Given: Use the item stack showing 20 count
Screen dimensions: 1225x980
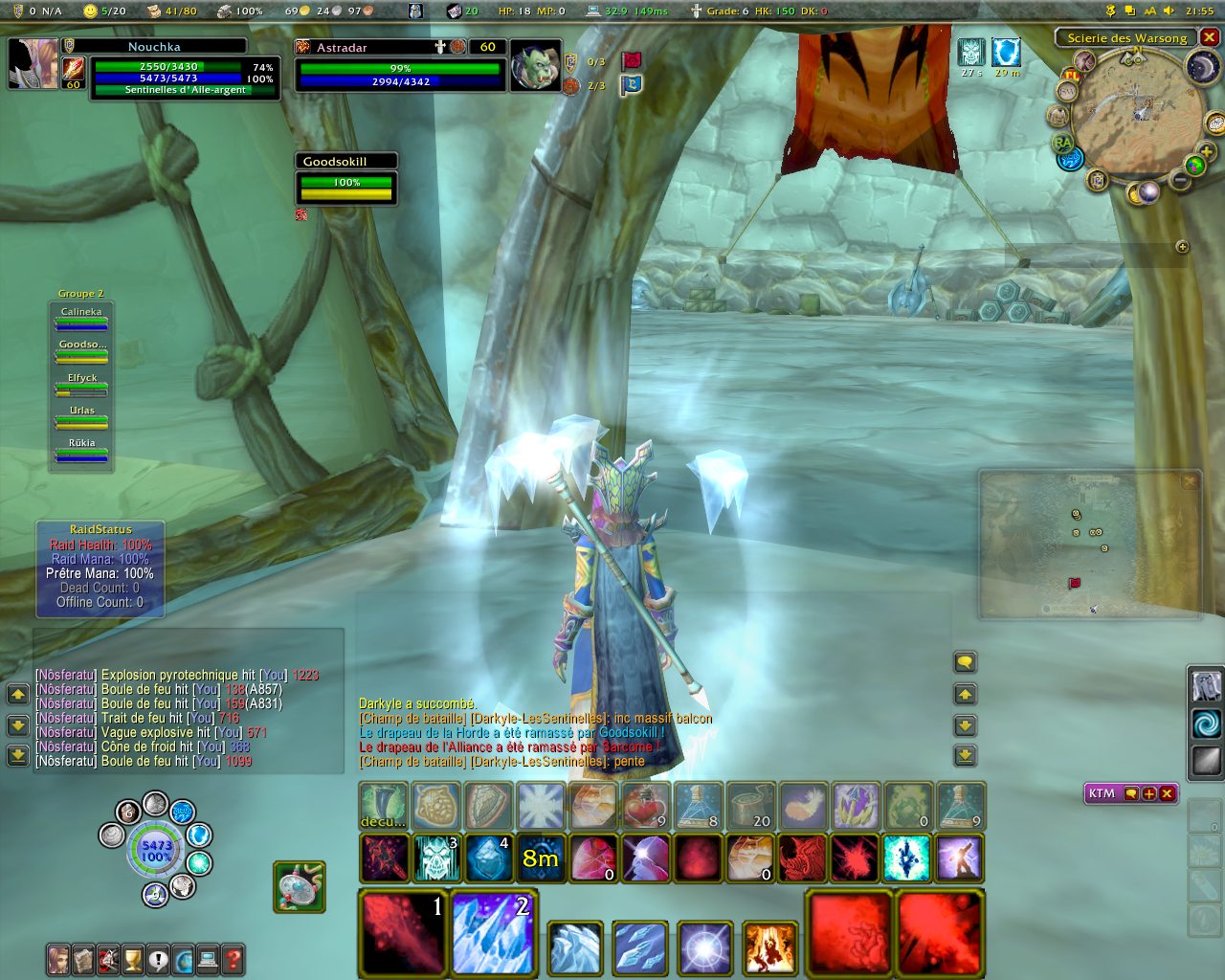Looking at the screenshot, I should [749, 807].
